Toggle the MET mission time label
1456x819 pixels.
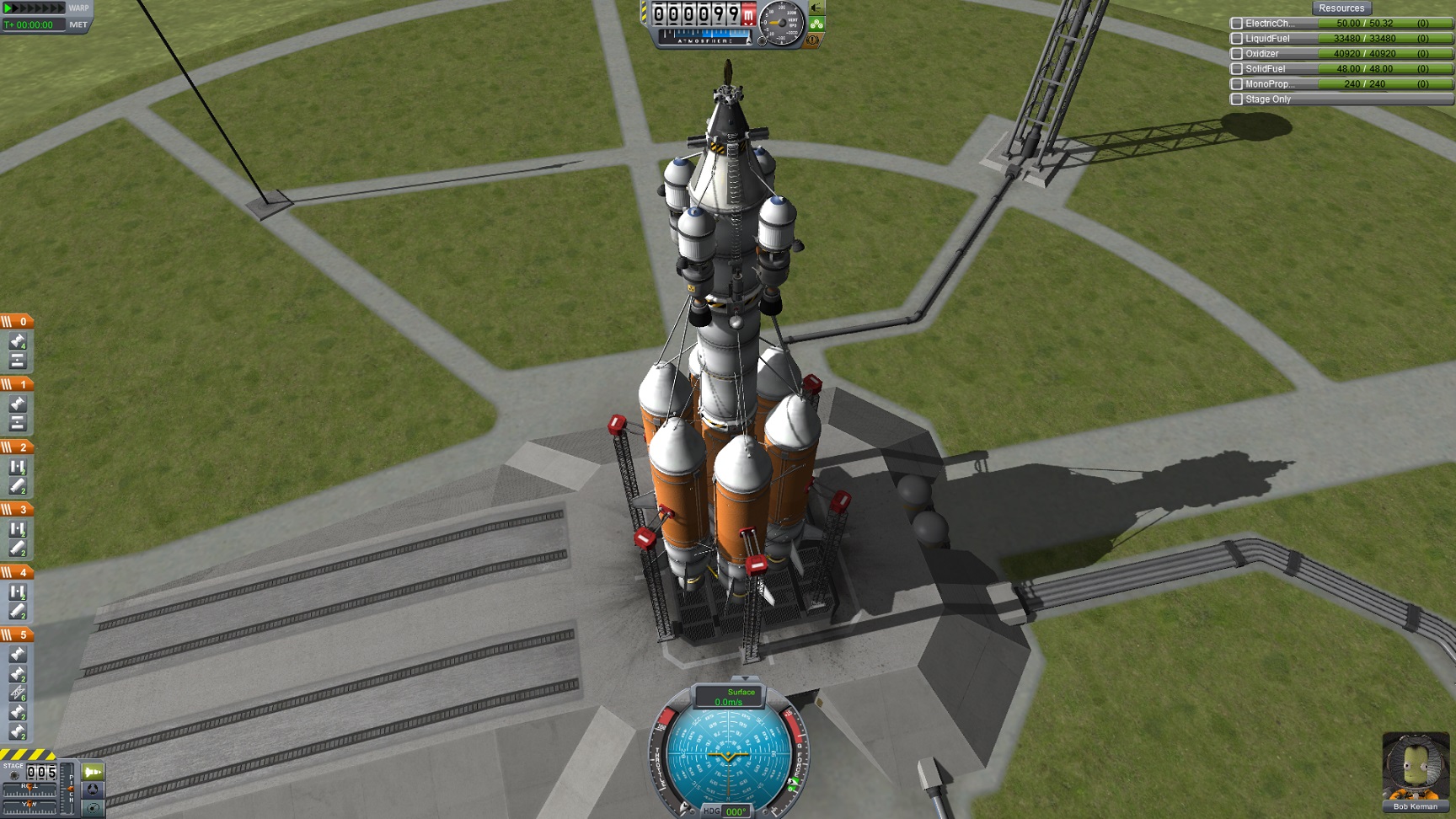tap(78, 24)
